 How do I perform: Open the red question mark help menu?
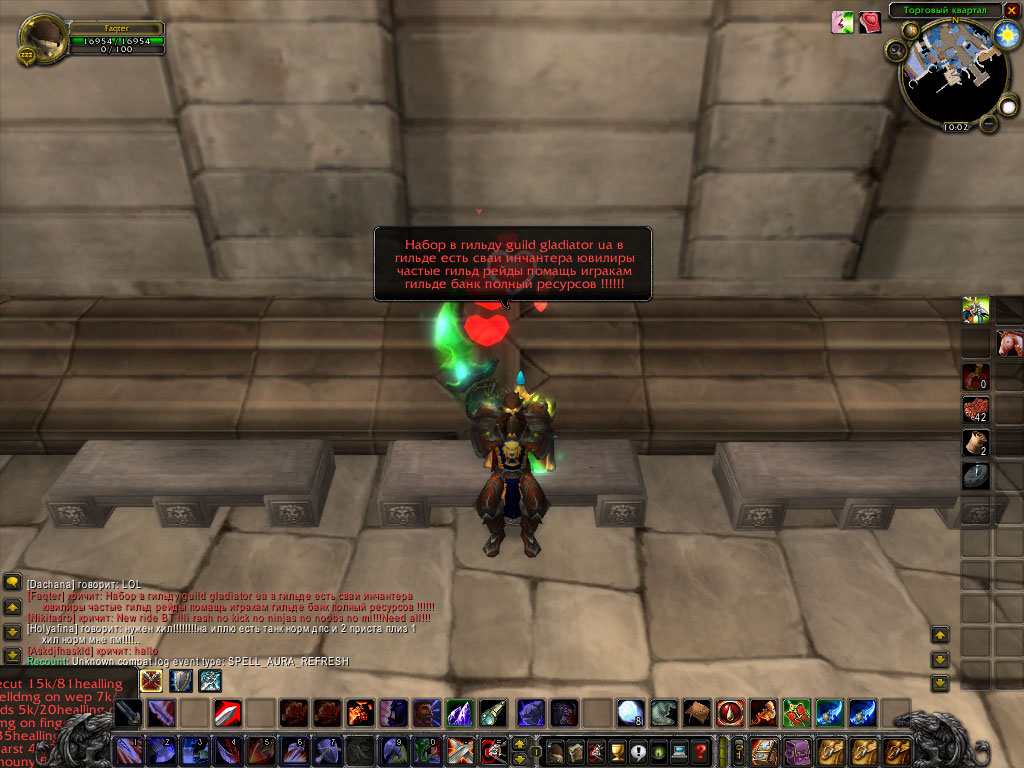click(x=702, y=750)
